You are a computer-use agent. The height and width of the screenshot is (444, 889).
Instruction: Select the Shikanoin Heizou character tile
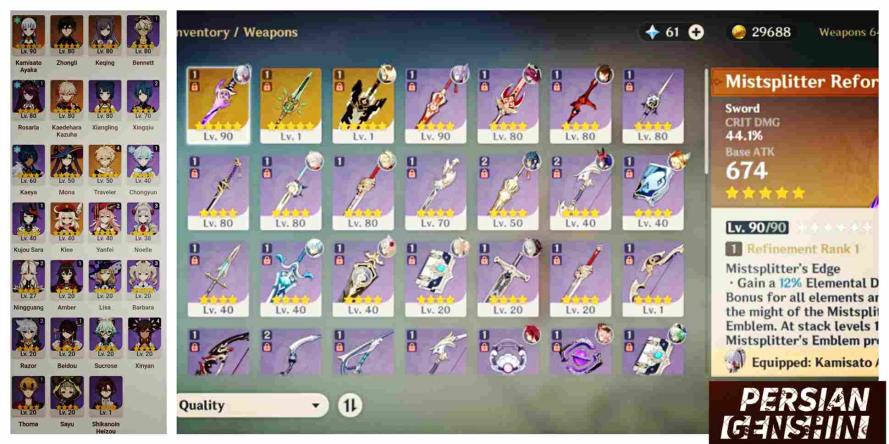105,394
